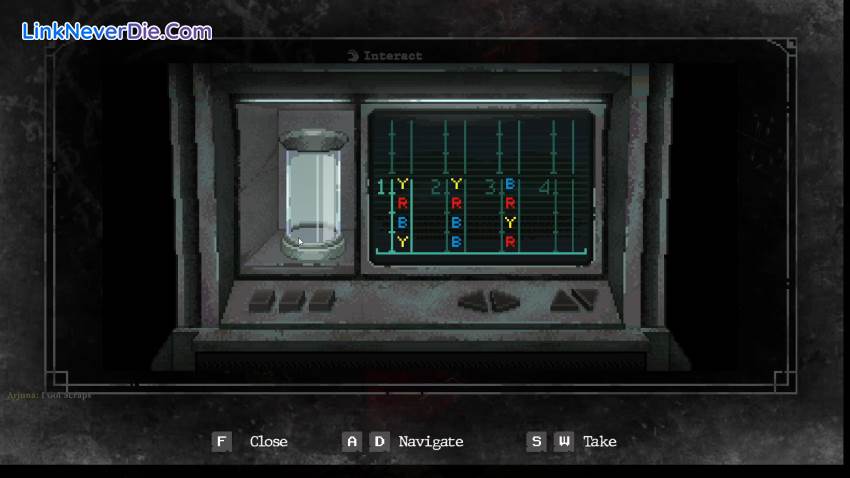This screenshot has width=850, height=478.
Task: Pick column 3 starting with blue B
Action: tap(510, 212)
